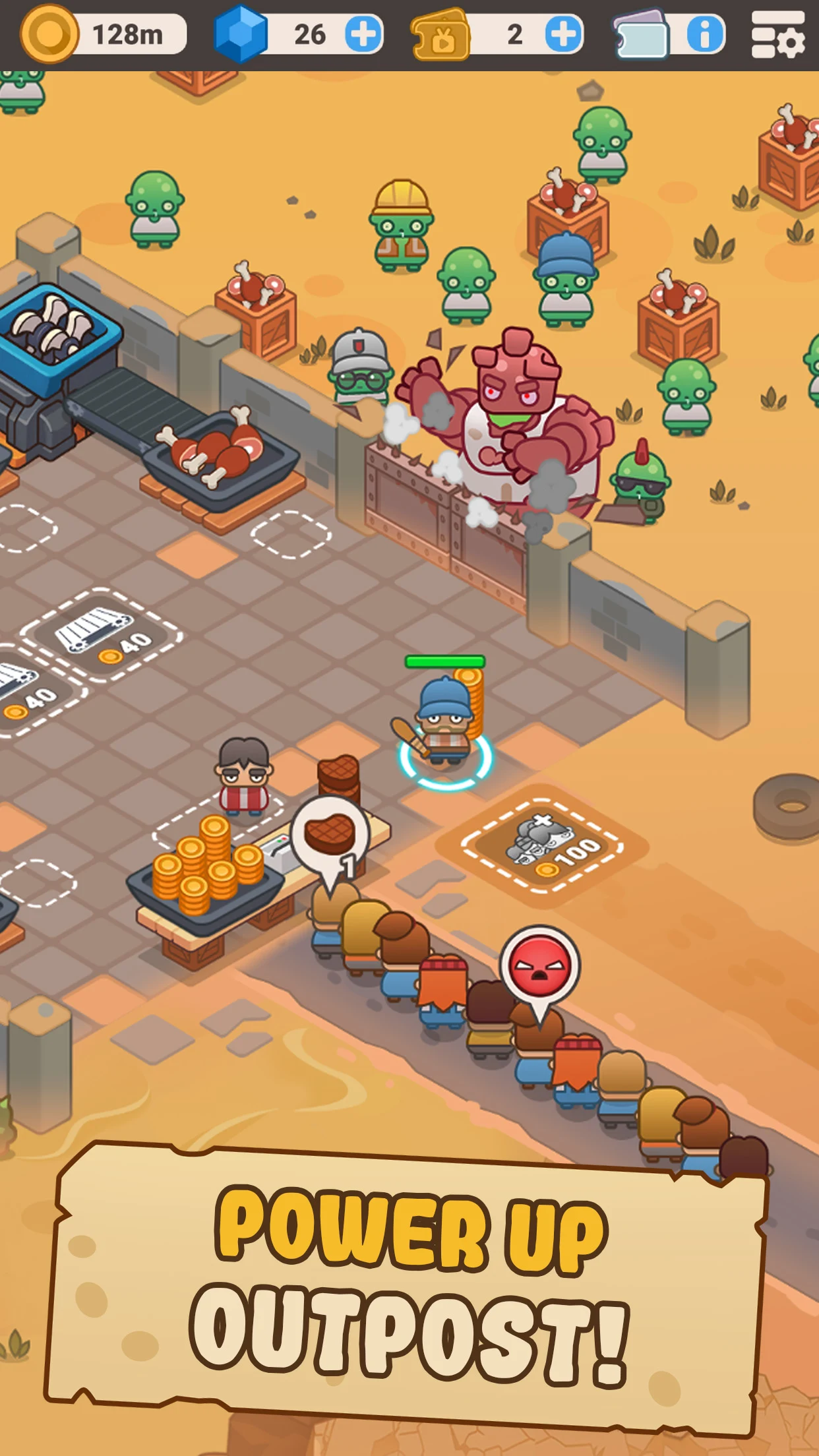Tap the gold coin currency icon
Screen dimensions: 819x1456
pyautogui.click(x=49, y=34)
